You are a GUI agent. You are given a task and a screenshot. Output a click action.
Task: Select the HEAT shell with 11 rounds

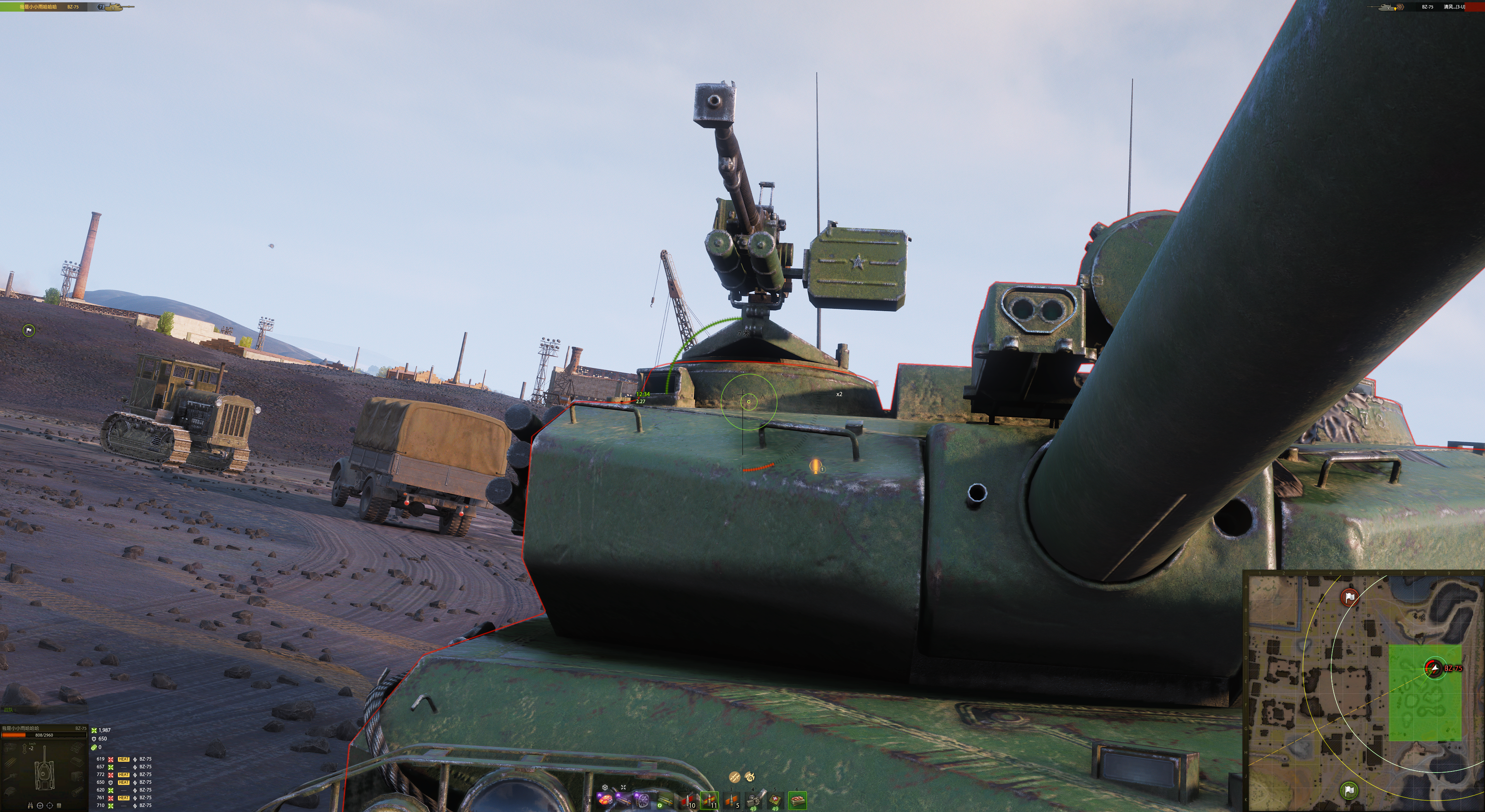pyautogui.click(x=709, y=800)
